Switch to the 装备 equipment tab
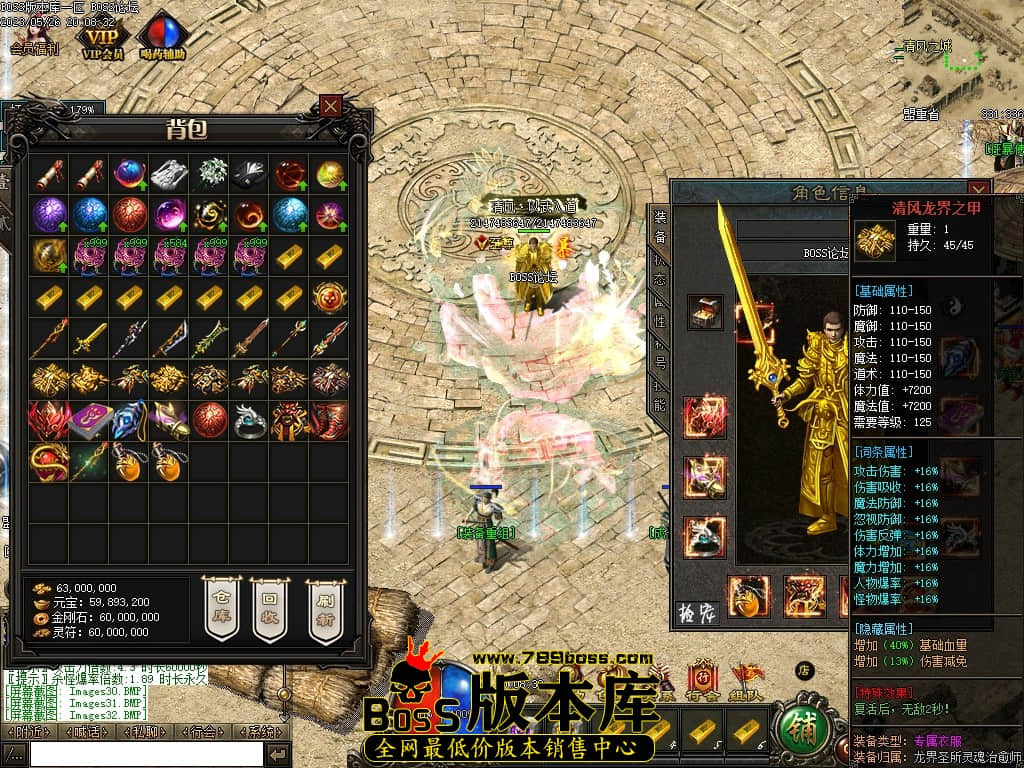 [x=660, y=226]
